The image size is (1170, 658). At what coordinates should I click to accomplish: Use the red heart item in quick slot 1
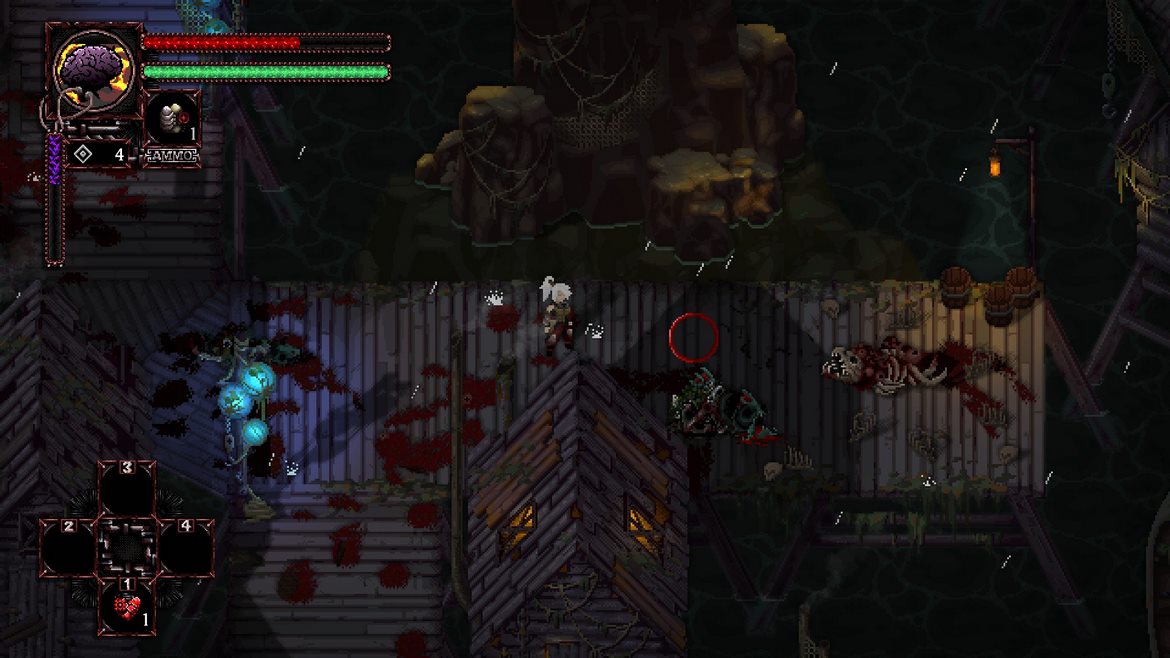[126, 608]
